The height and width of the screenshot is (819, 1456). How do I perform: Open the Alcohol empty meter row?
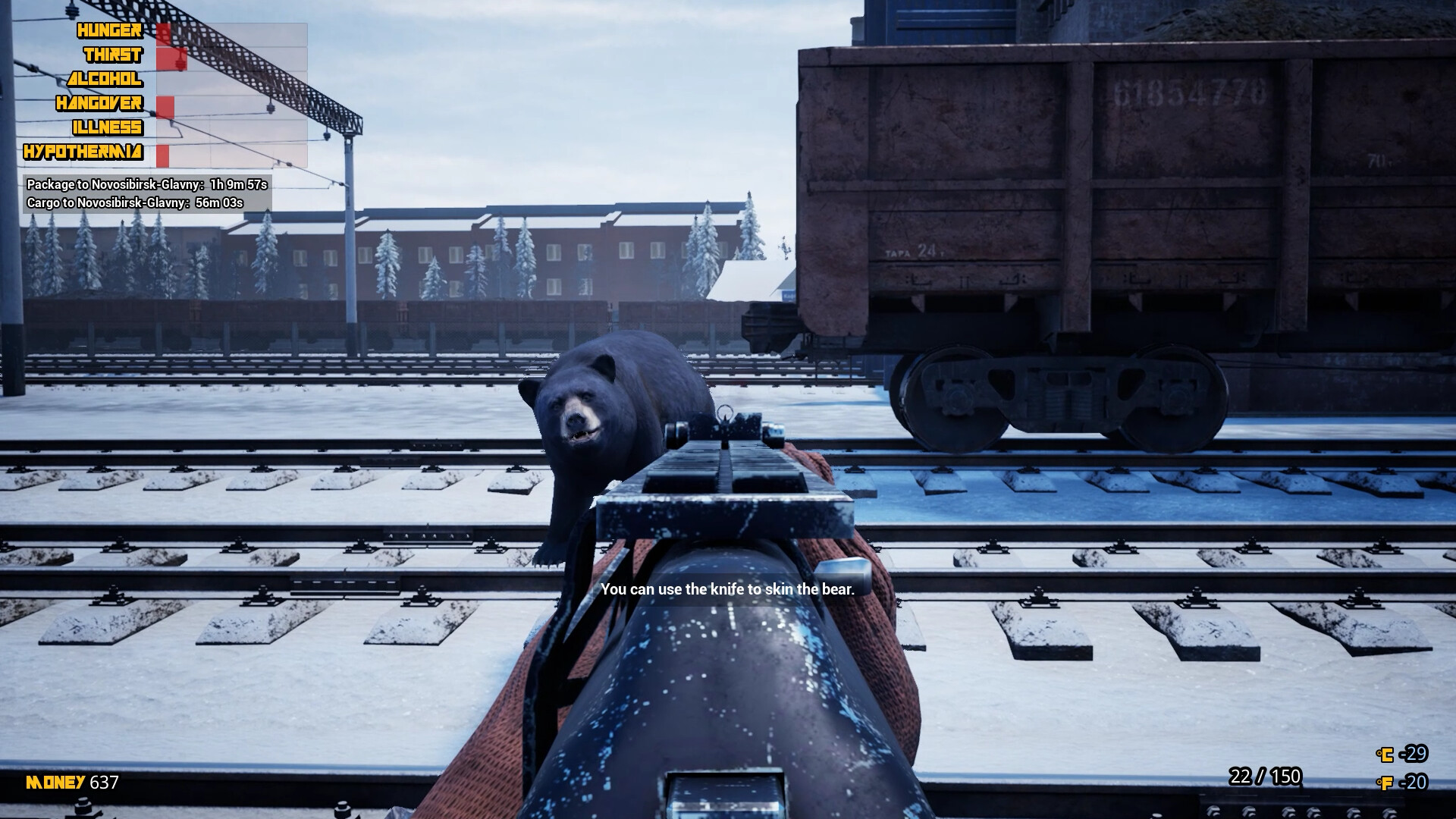pyautogui.click(x=227, y=80)
